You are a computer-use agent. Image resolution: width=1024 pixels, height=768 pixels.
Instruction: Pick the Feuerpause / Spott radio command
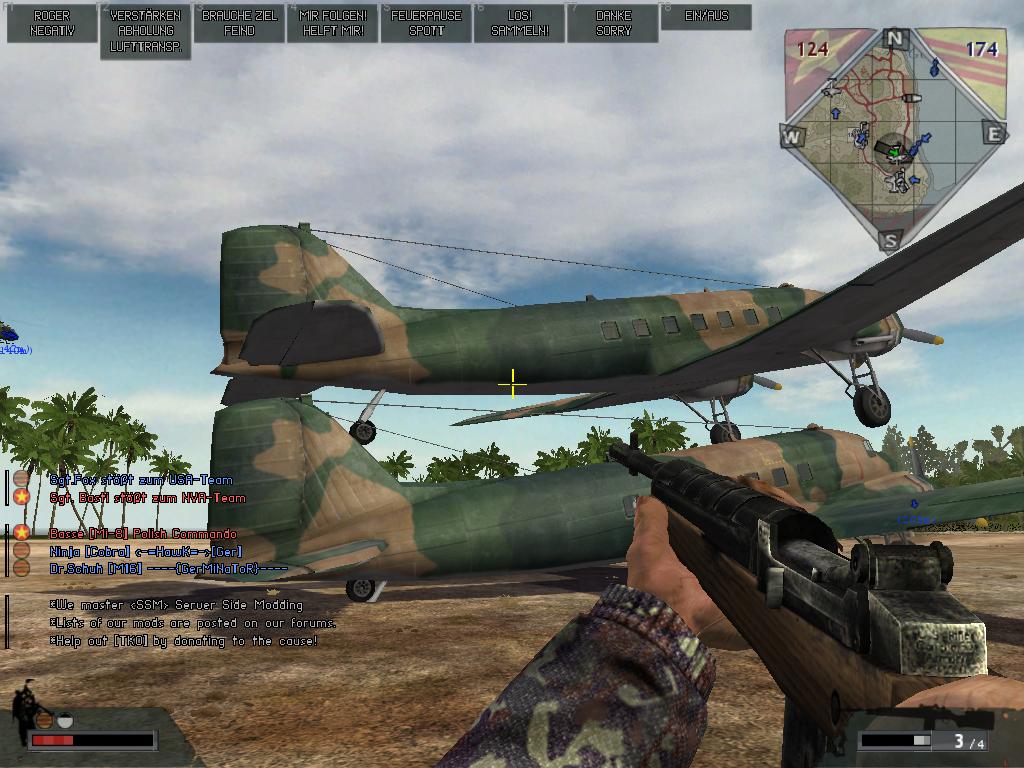tap(426, 23)
